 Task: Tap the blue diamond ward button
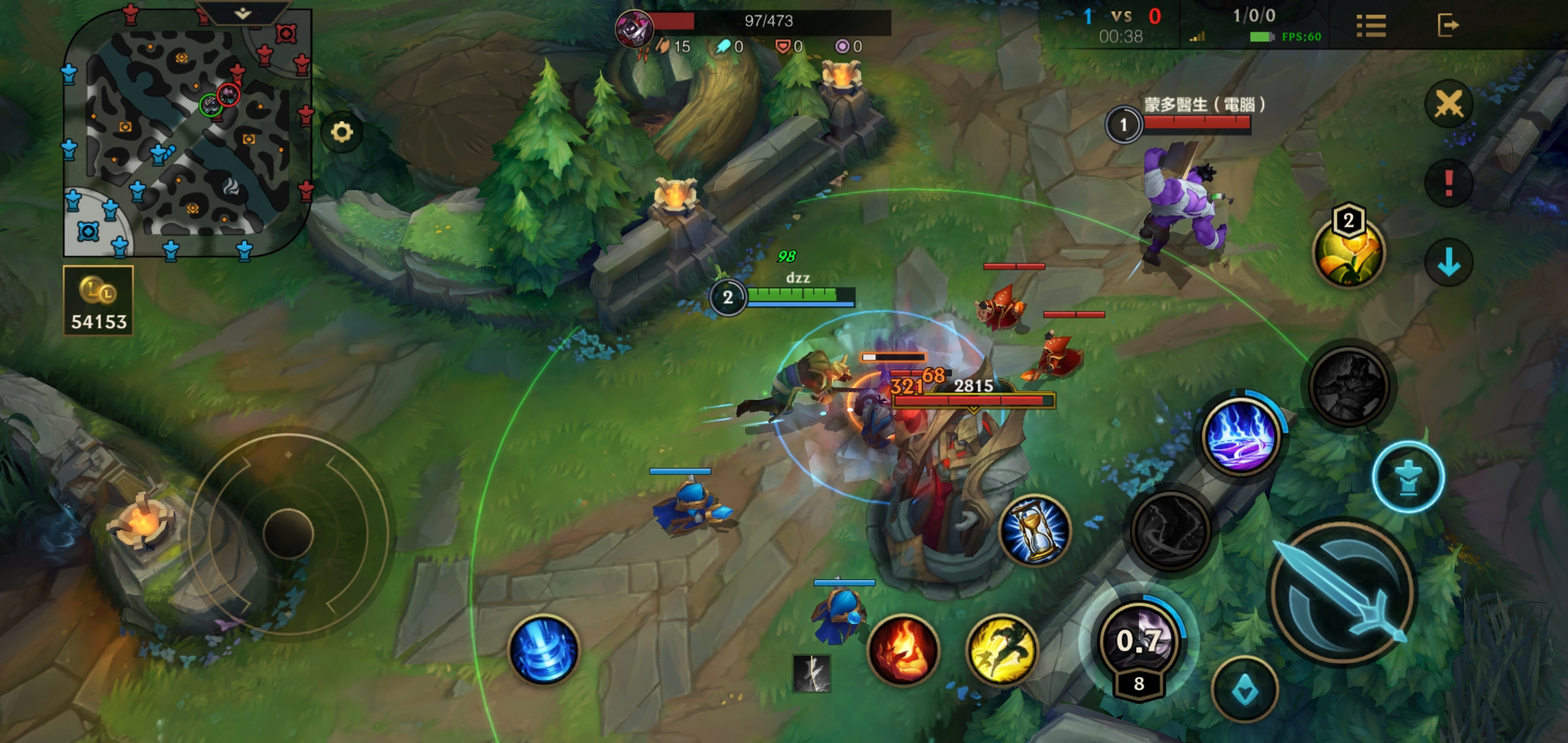pos(1245,690)
